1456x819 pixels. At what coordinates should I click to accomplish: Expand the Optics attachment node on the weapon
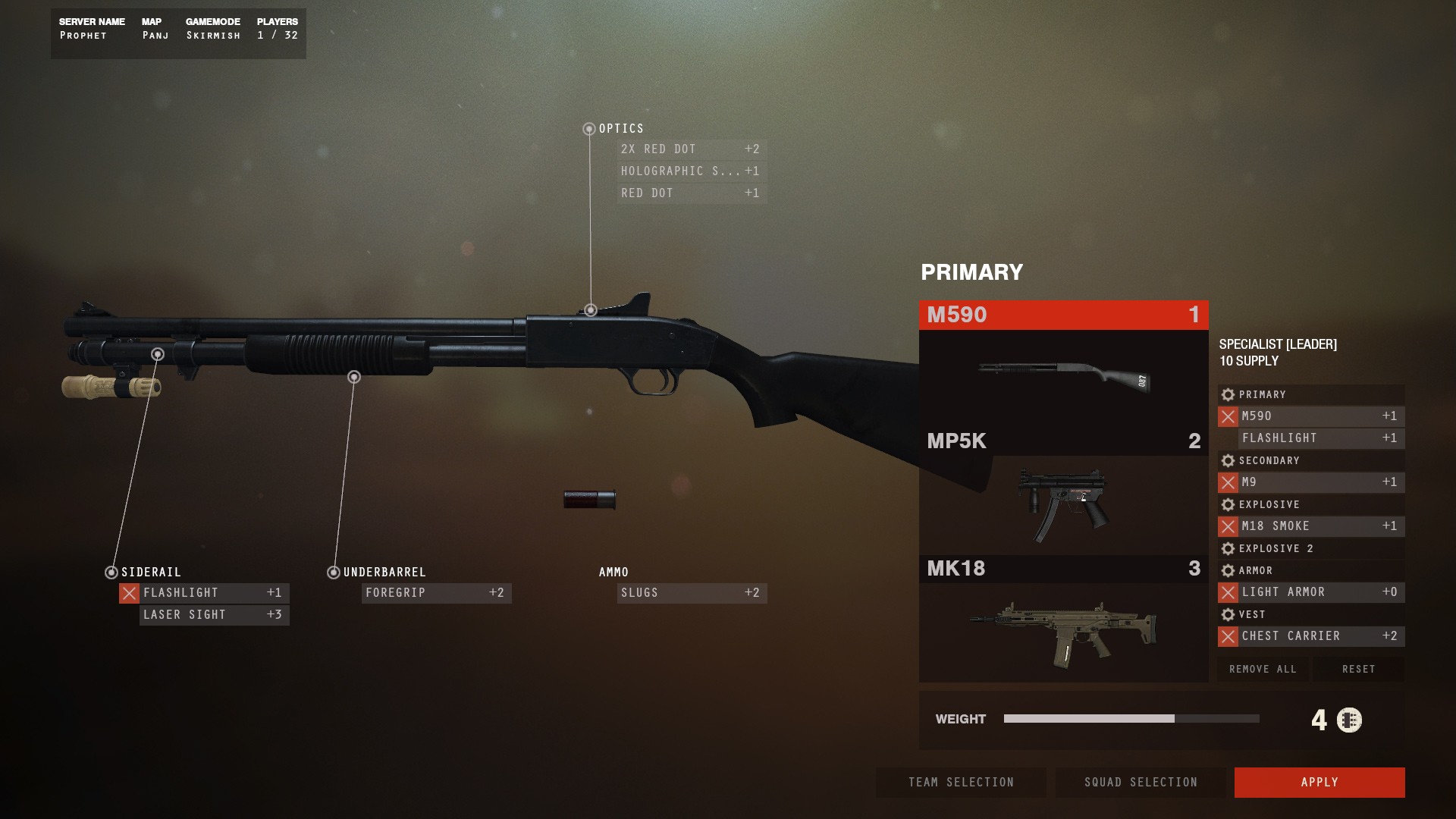[x=589, y=129]
